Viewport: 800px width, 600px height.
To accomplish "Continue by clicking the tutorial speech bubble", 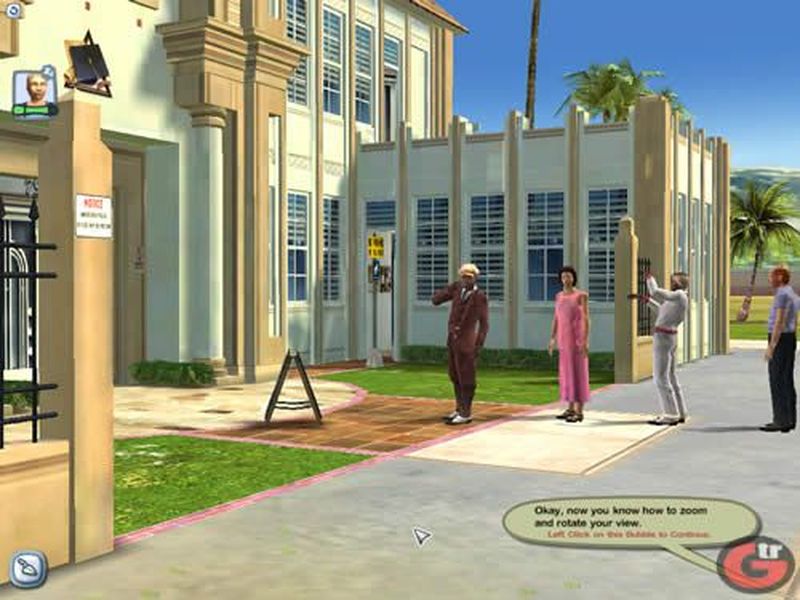I will pyautogui.click(x=630, y=521).
